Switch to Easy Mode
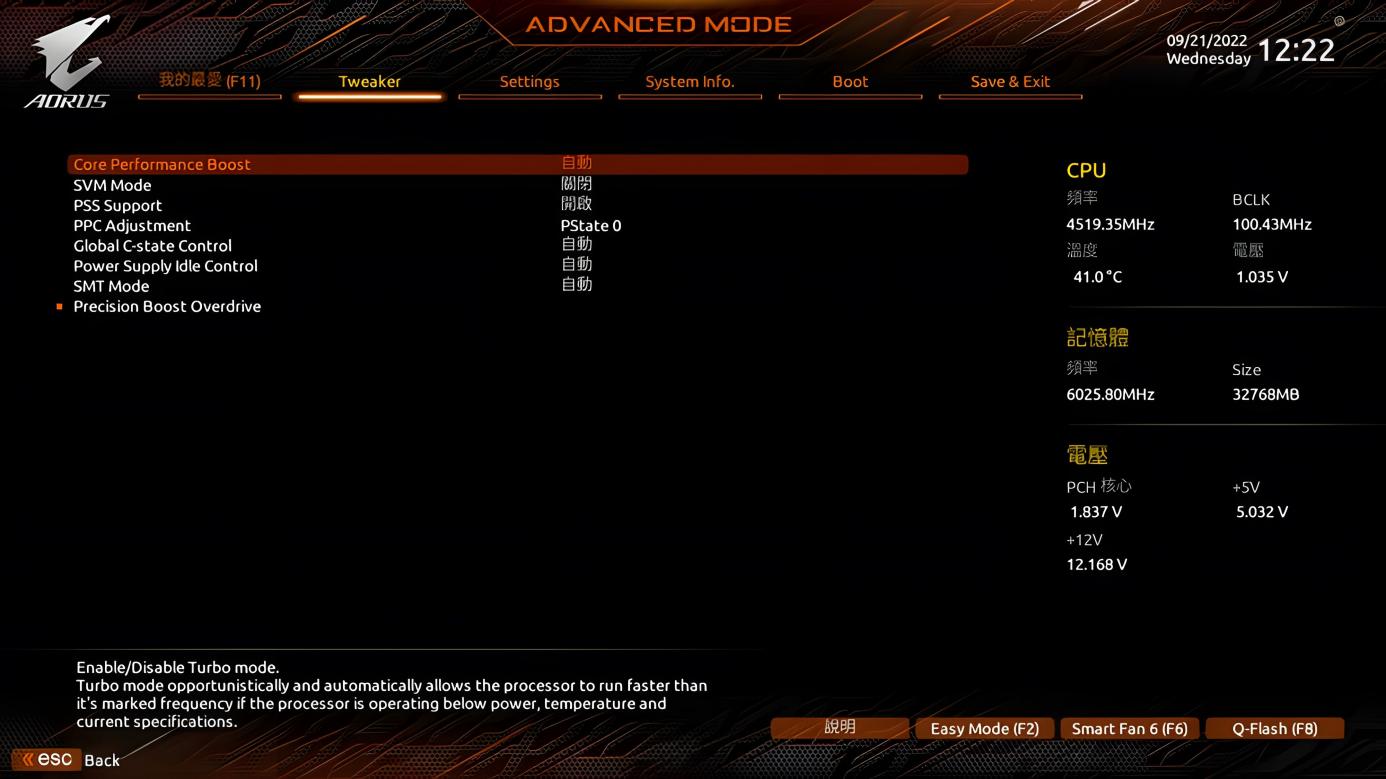The width and height of the screenshot is (1386, 779). [x=984, y=728]
